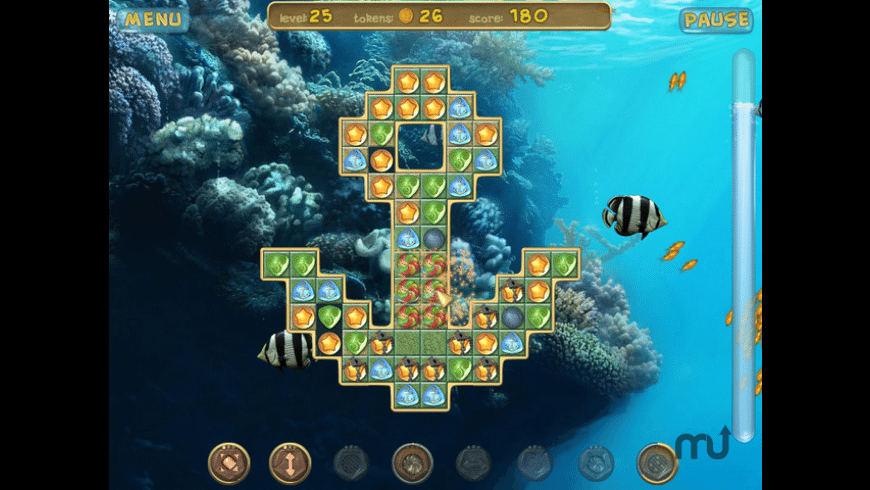Pick the gray stone tile in the anchor's right arm

coord(512,317)
